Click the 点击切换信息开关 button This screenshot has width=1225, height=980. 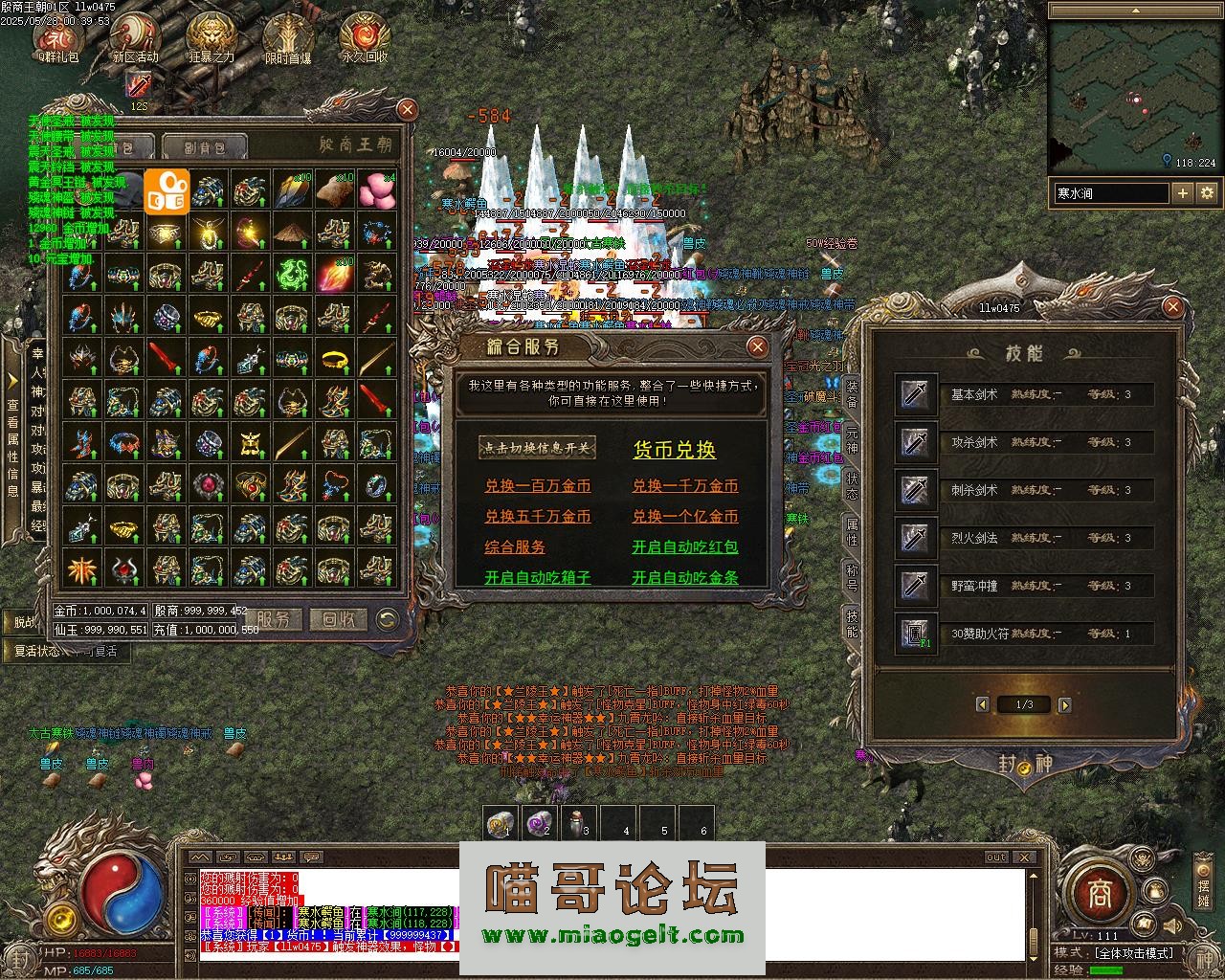tap(537, 448)
